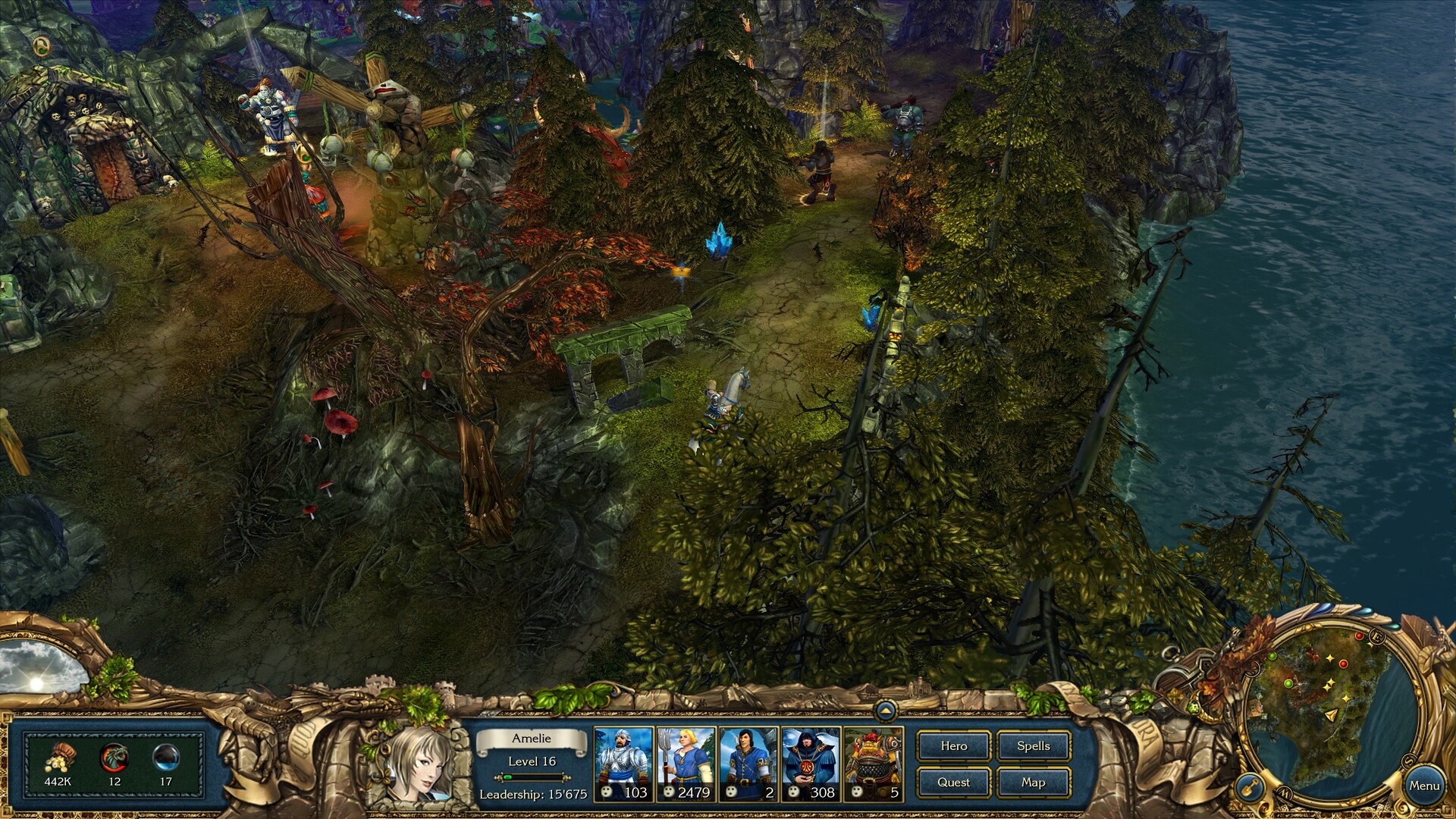Open the Hero screen
Screen dimensions: 1456x819
click(953, 746)
